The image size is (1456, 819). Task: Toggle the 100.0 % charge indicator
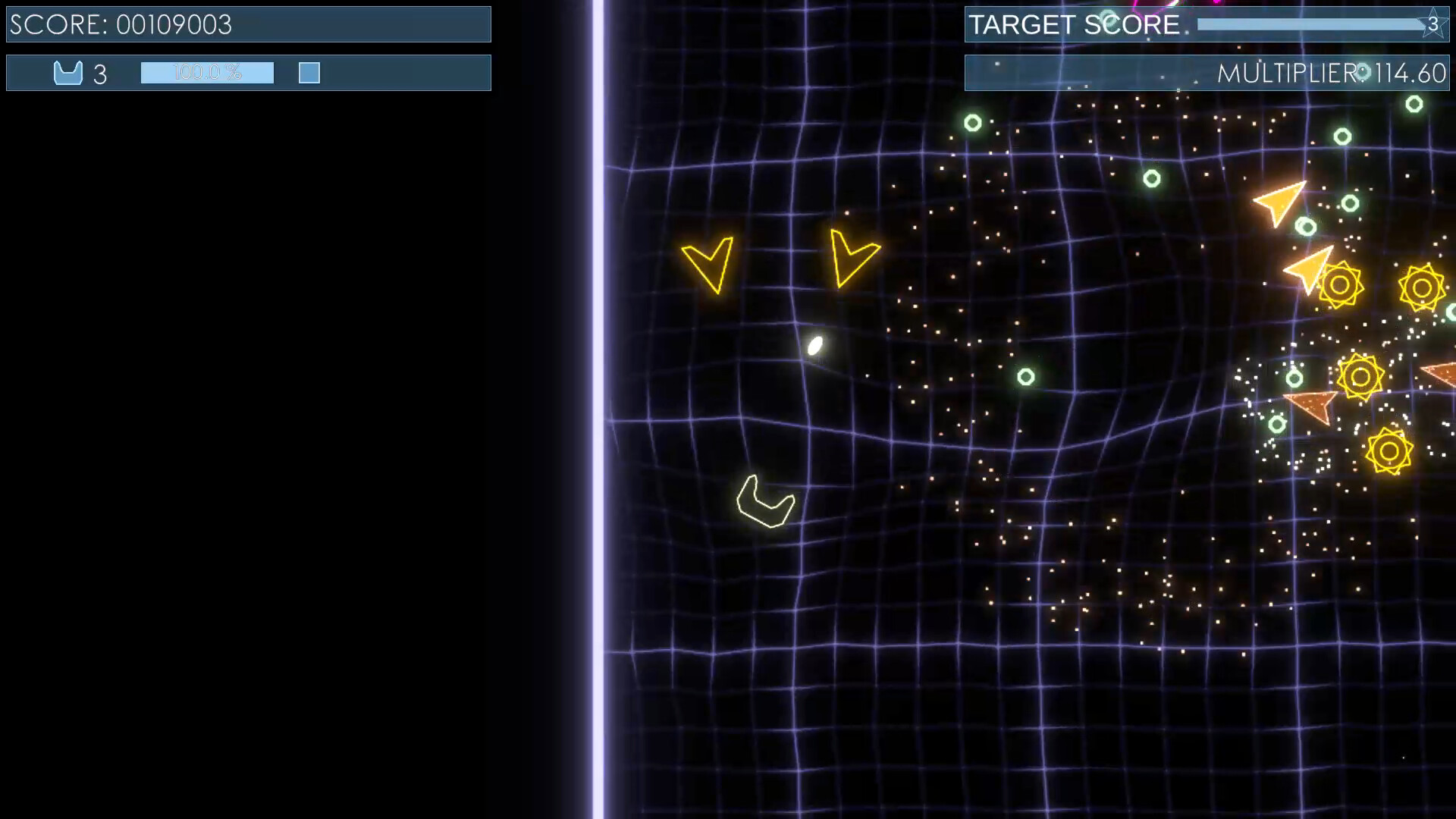pos(206,73)
